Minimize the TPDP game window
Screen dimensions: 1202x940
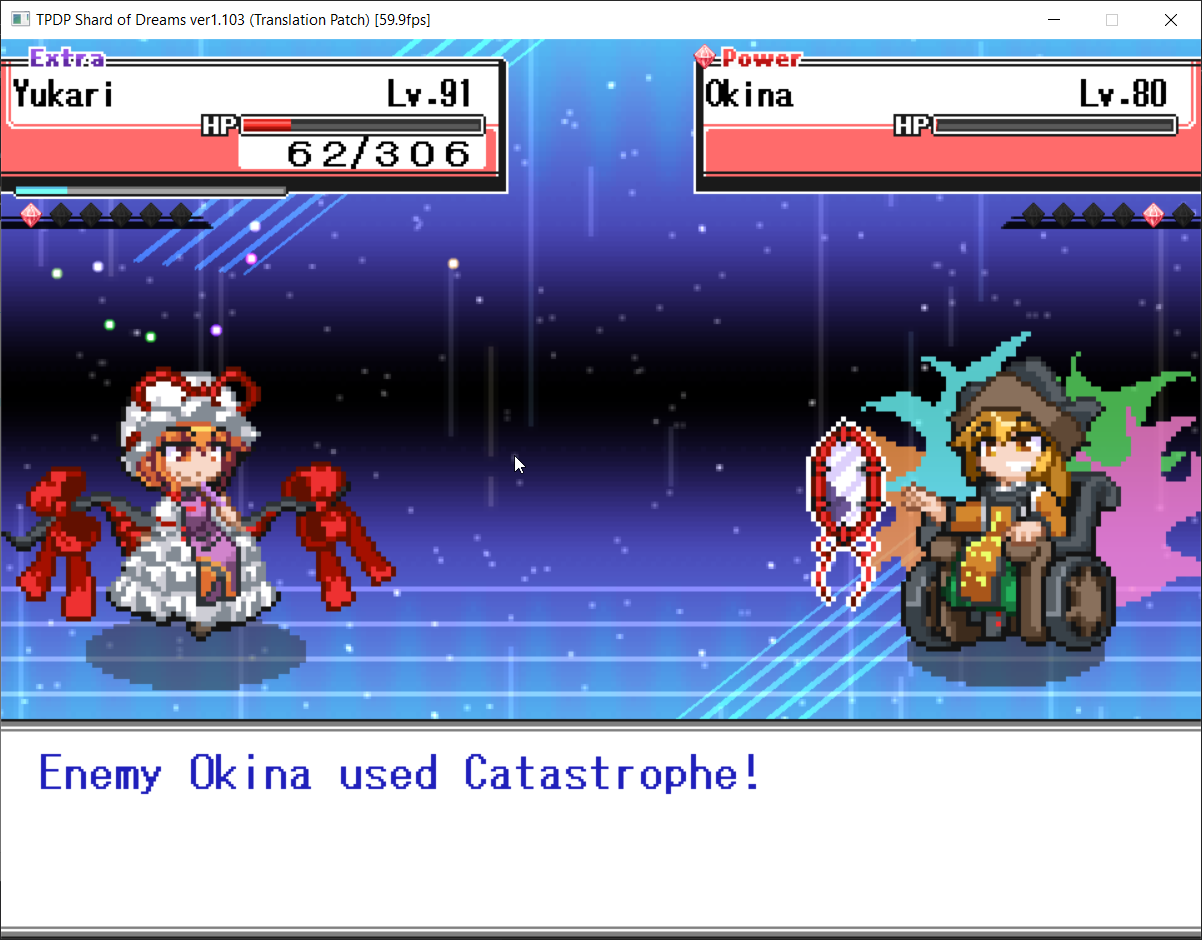pyautogui.click(x=1053, y=20)
